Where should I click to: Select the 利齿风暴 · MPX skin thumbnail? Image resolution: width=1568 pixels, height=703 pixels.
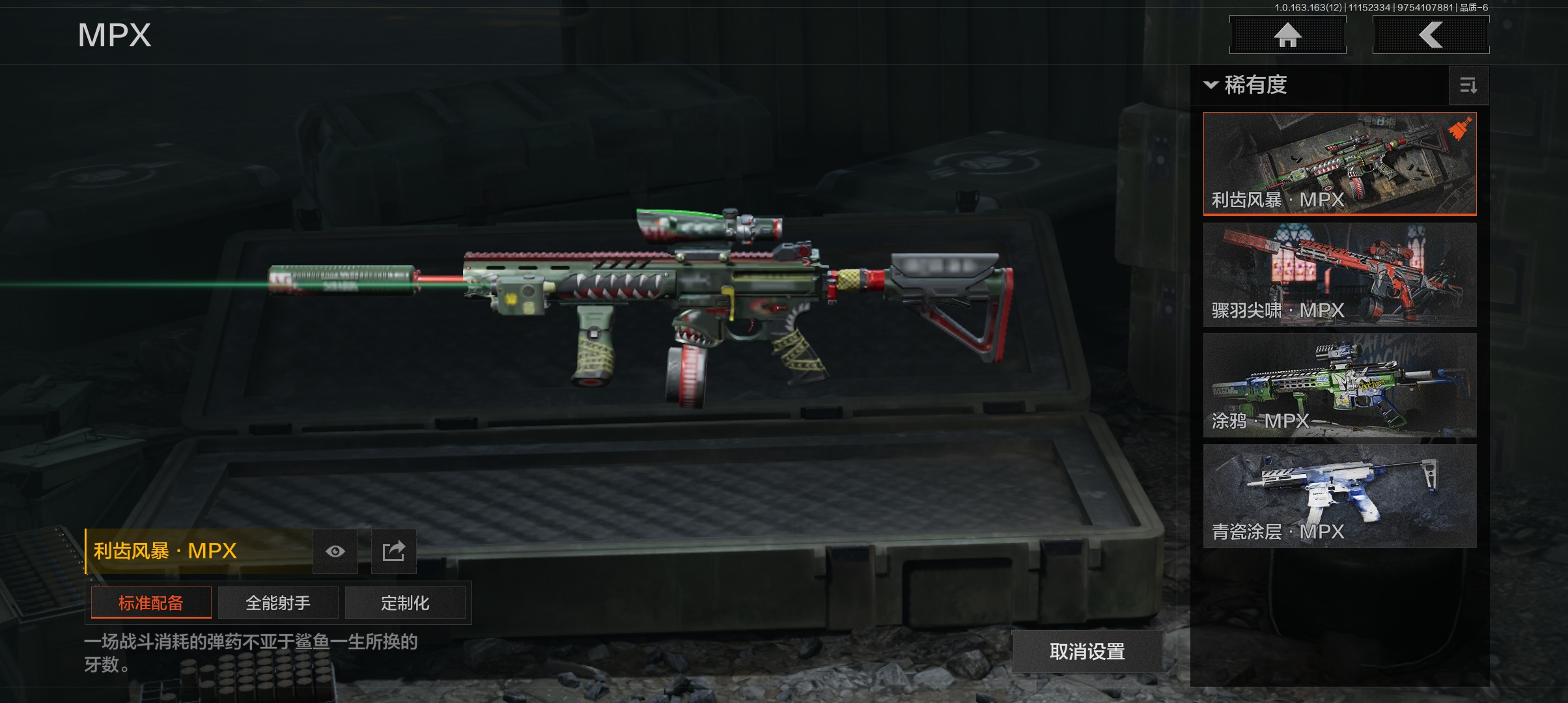coord(1339,163)
